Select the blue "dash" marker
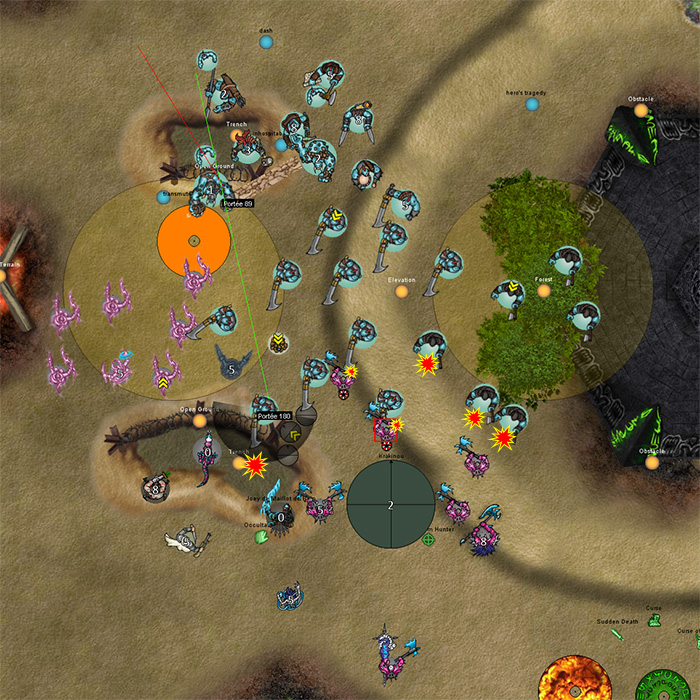Viewport: 700px width, 700px height. [266, 42]
